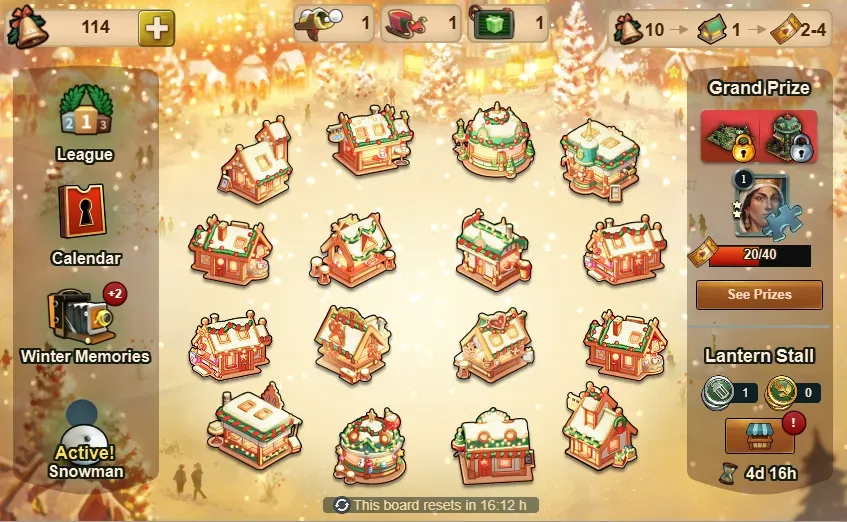Select the locked Grand Prize building on the right
Image resolution: width=847 pixels, height=522 pixels.
(x=788, y=136)
